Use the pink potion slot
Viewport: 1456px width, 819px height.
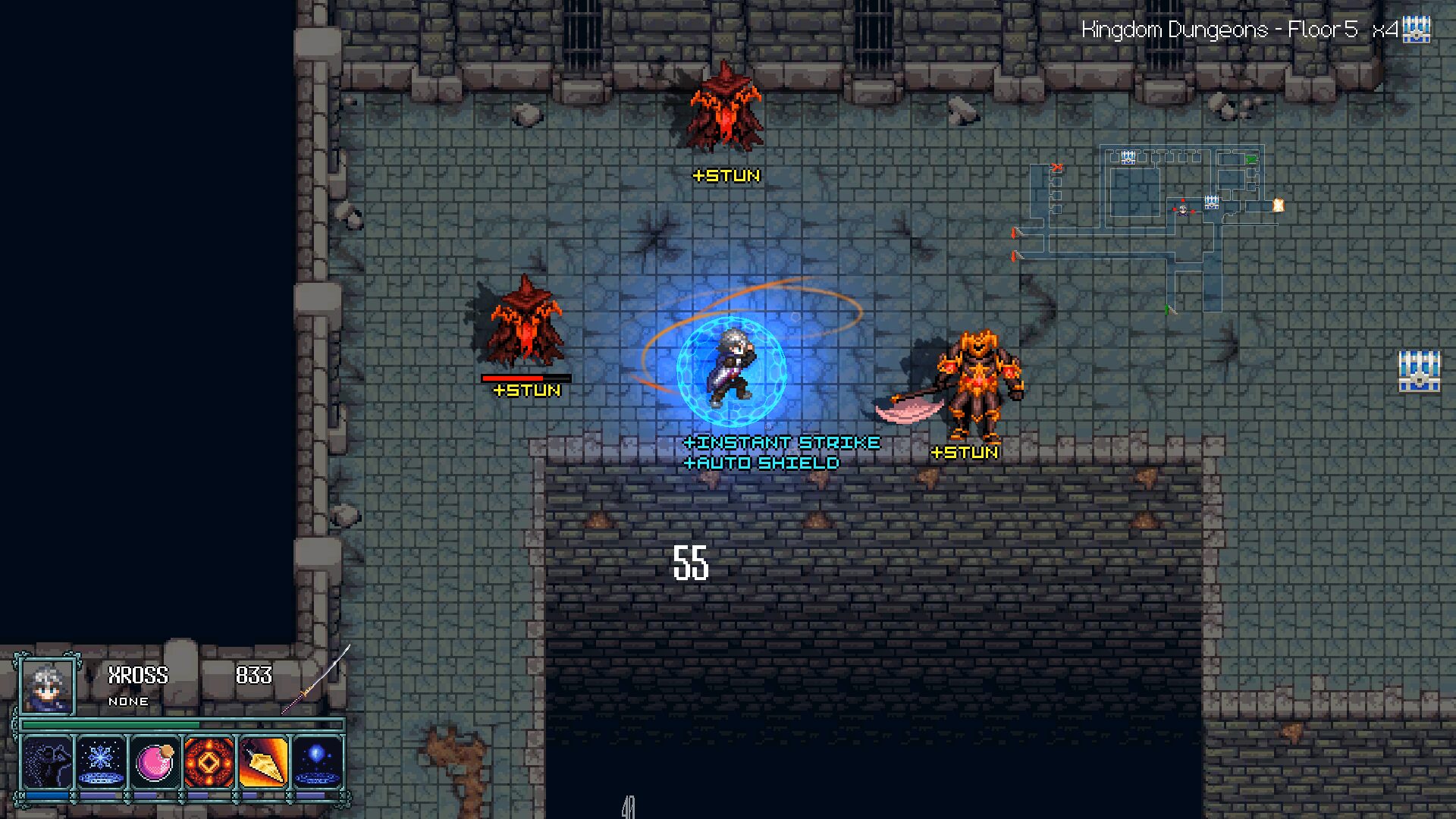pos(155,761)
